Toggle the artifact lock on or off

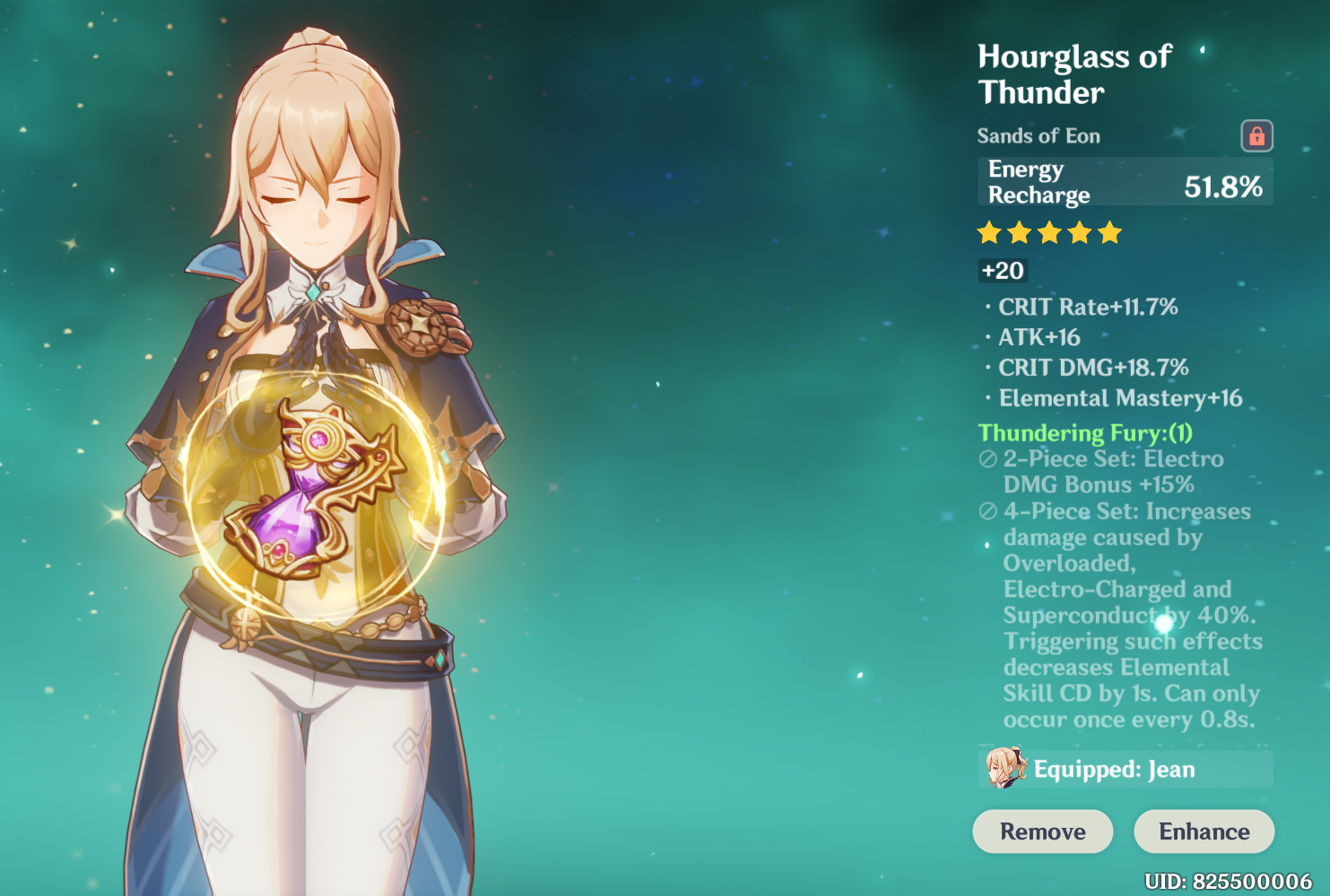(x=1259, y=135)
